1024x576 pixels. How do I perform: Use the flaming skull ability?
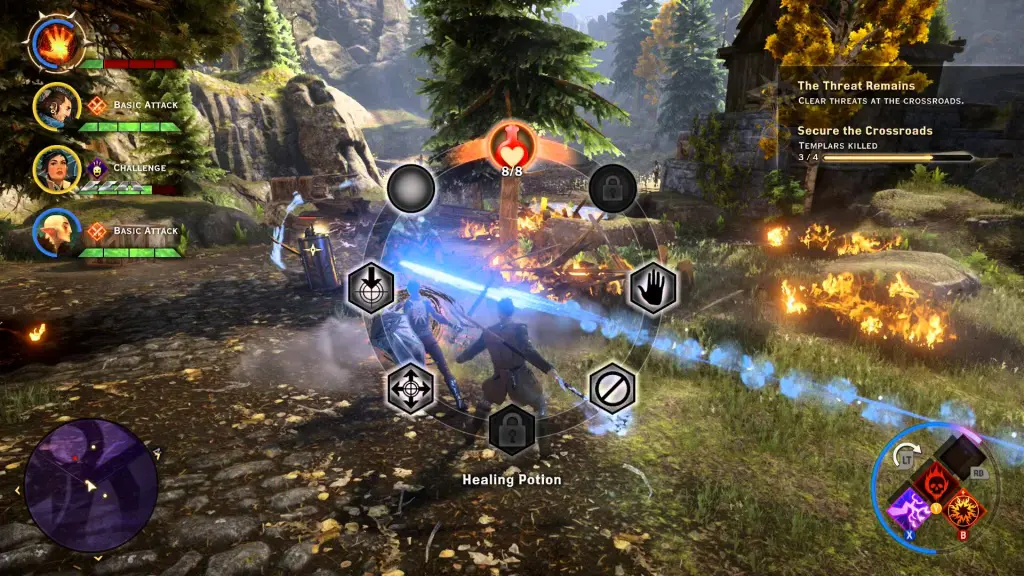[x=936, y=481]
